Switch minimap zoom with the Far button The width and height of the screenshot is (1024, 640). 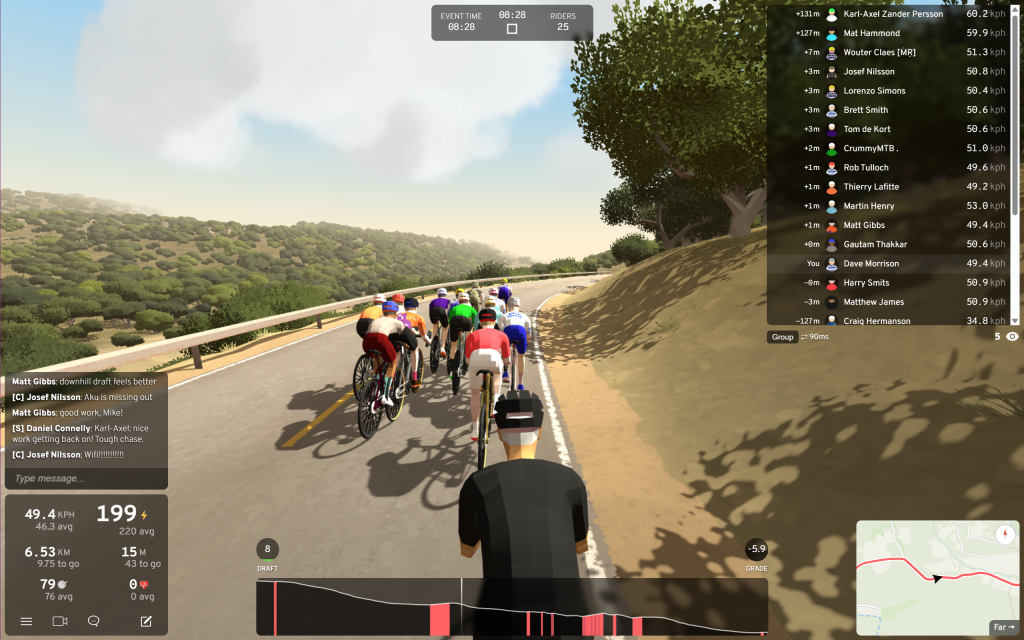(1003, 627)
